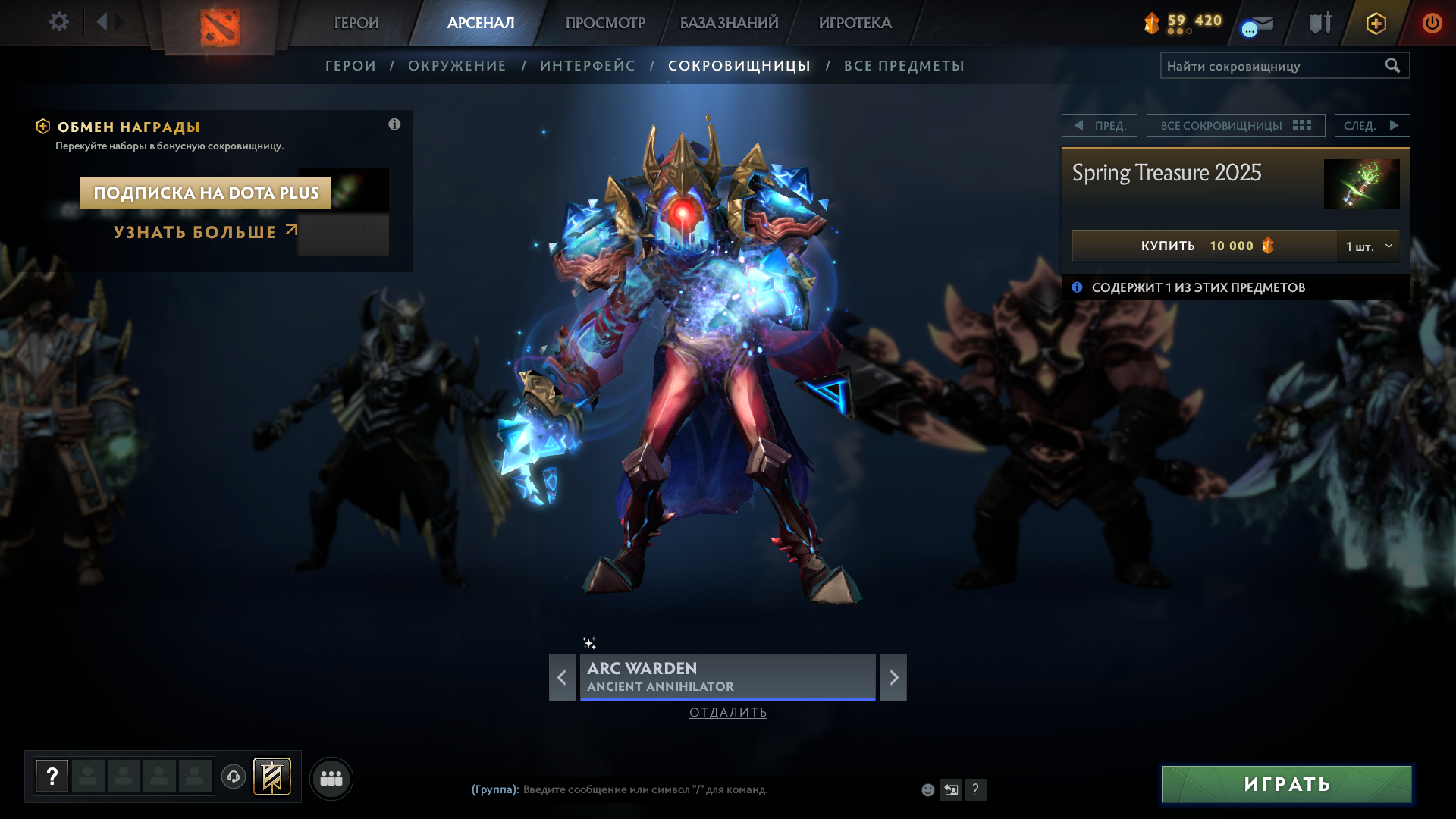Click ОТДАЛИТЬ to zoom out the preview

[x=728, y=712]
